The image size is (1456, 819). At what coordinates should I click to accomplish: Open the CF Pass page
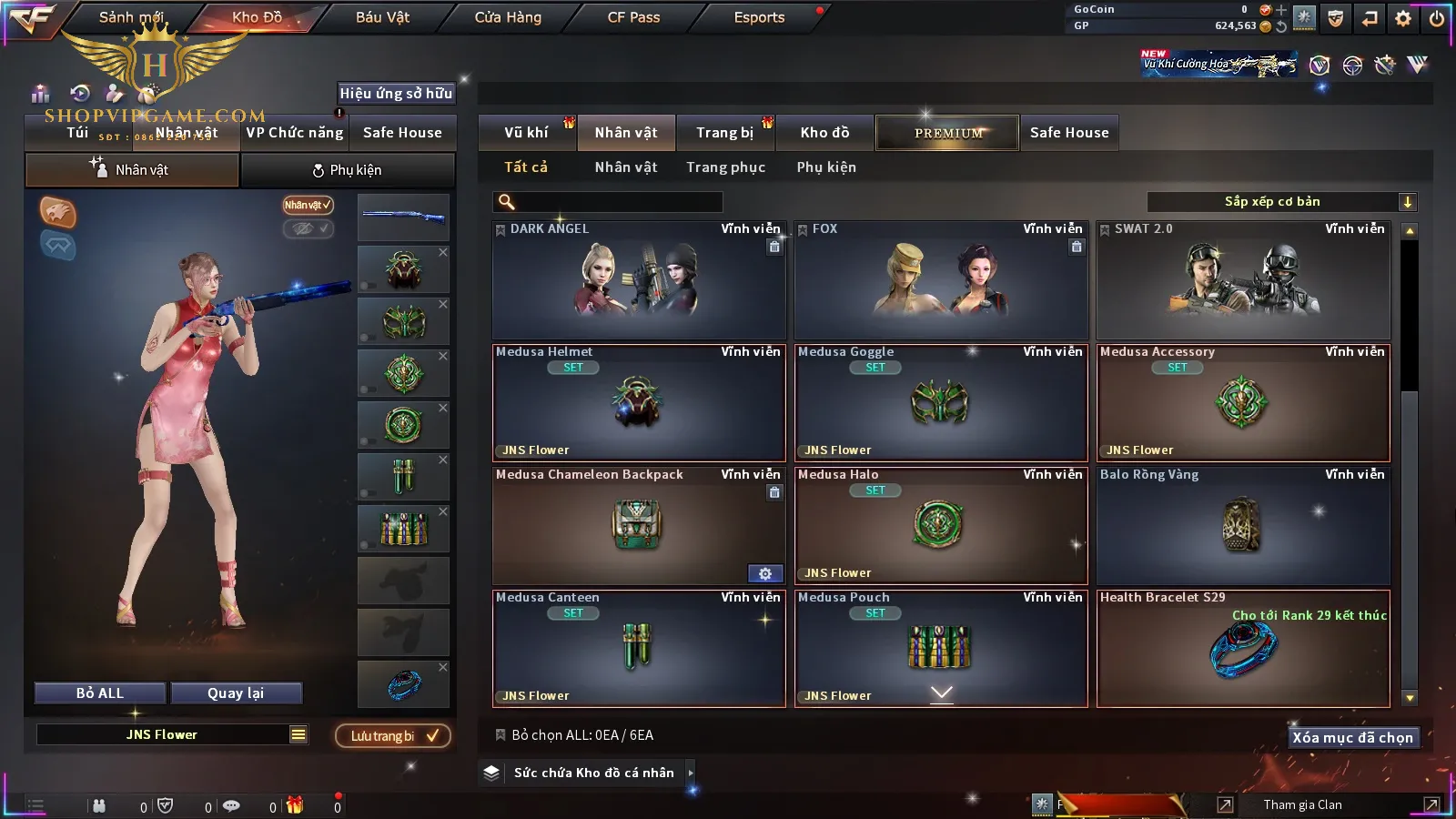633,17
